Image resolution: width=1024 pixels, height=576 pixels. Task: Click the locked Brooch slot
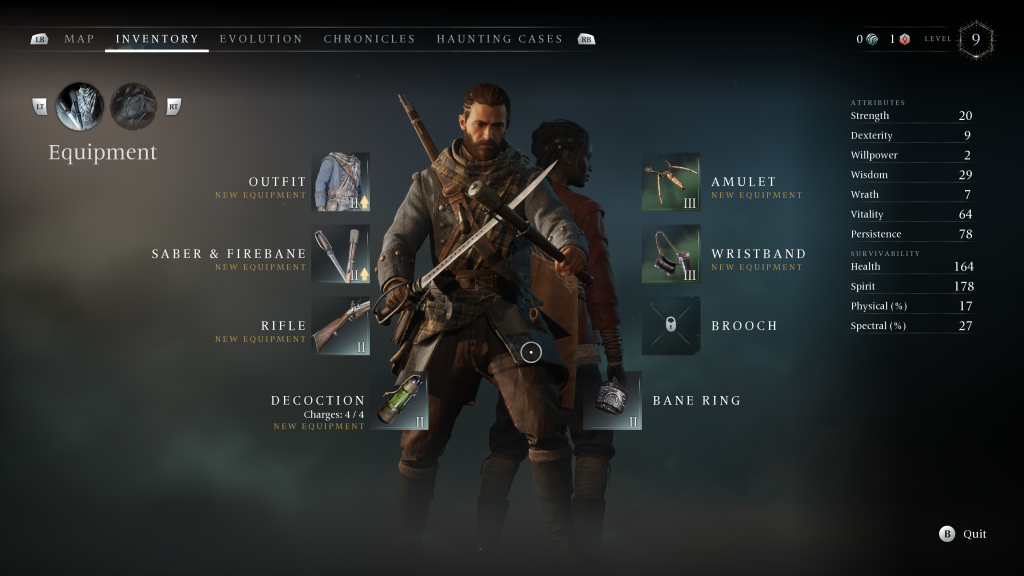pyautogui.click(x=671, y=326)
